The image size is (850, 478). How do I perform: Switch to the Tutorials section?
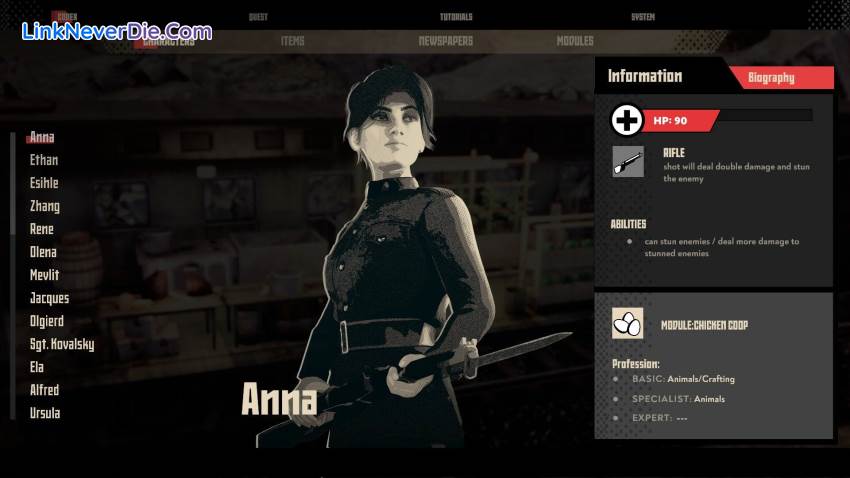click(456, 17)
